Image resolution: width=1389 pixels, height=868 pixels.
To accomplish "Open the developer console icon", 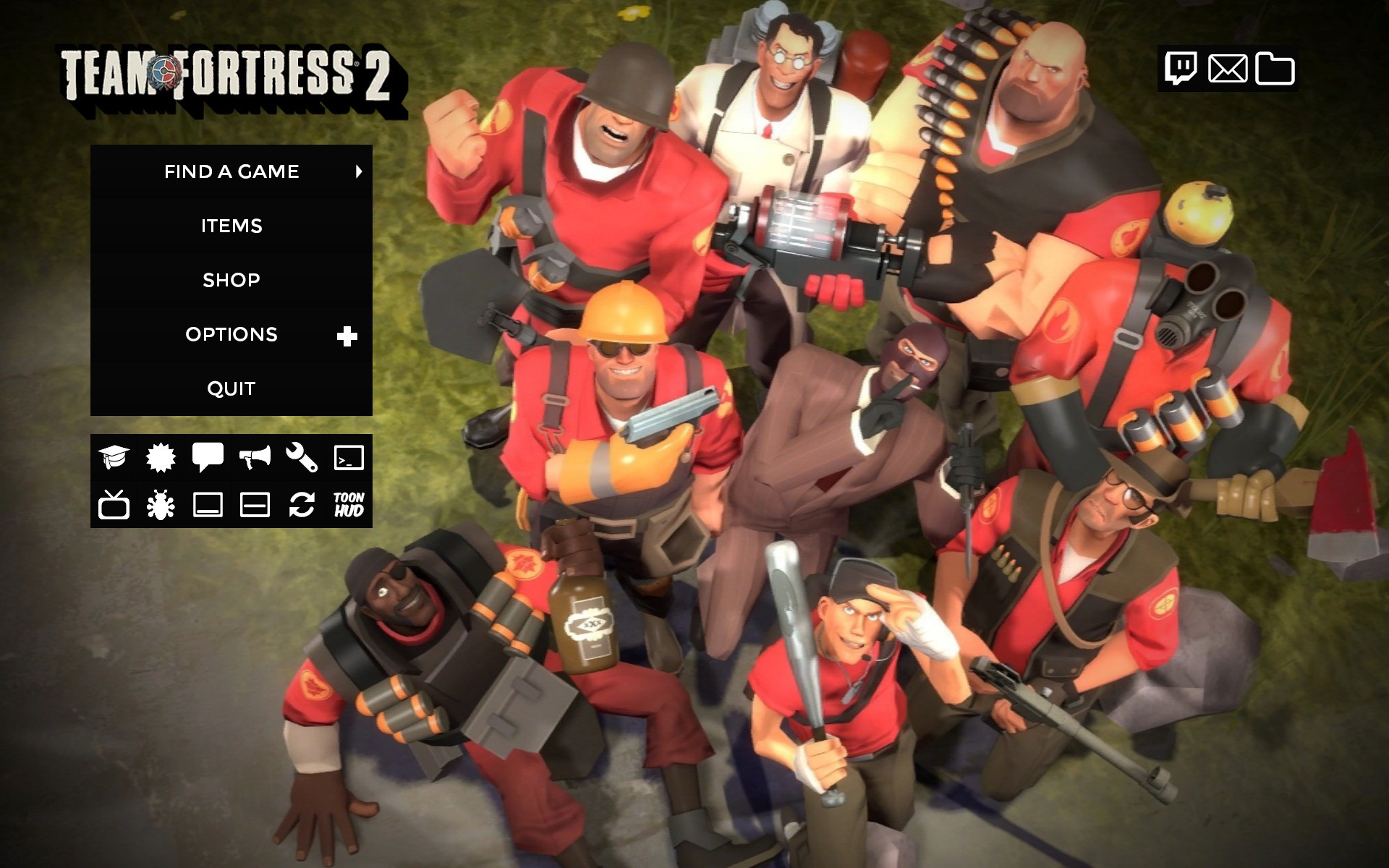I will pos(349,458).
